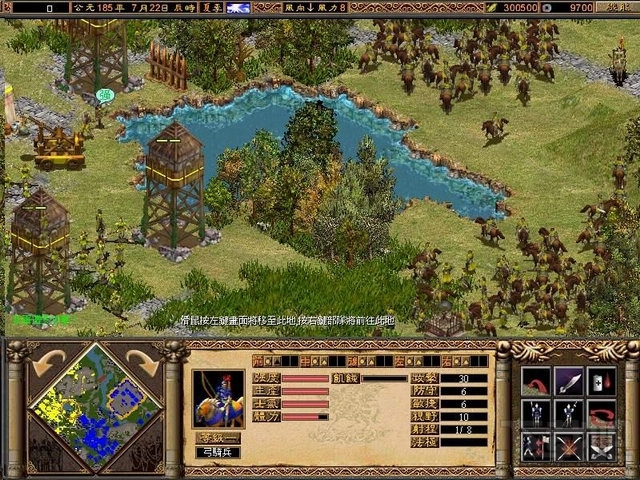Activate the red curved arrow on grass command
This screenshot has width=640, height=480.
[x=537, y=382]
